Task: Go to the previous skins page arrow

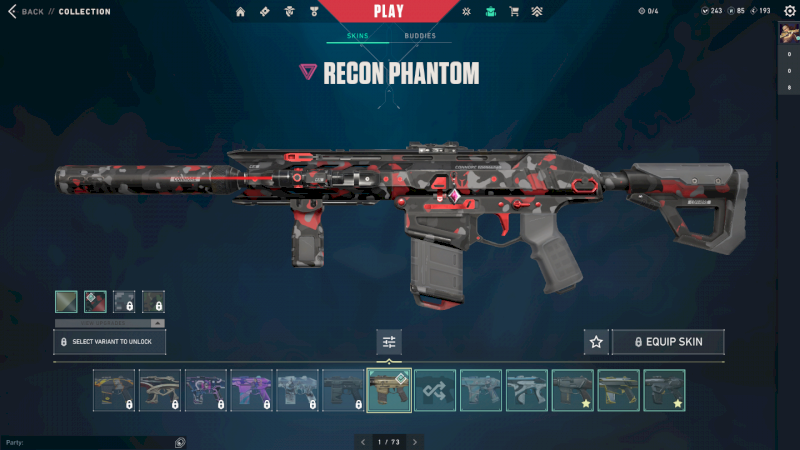Action: coord(362,441)
